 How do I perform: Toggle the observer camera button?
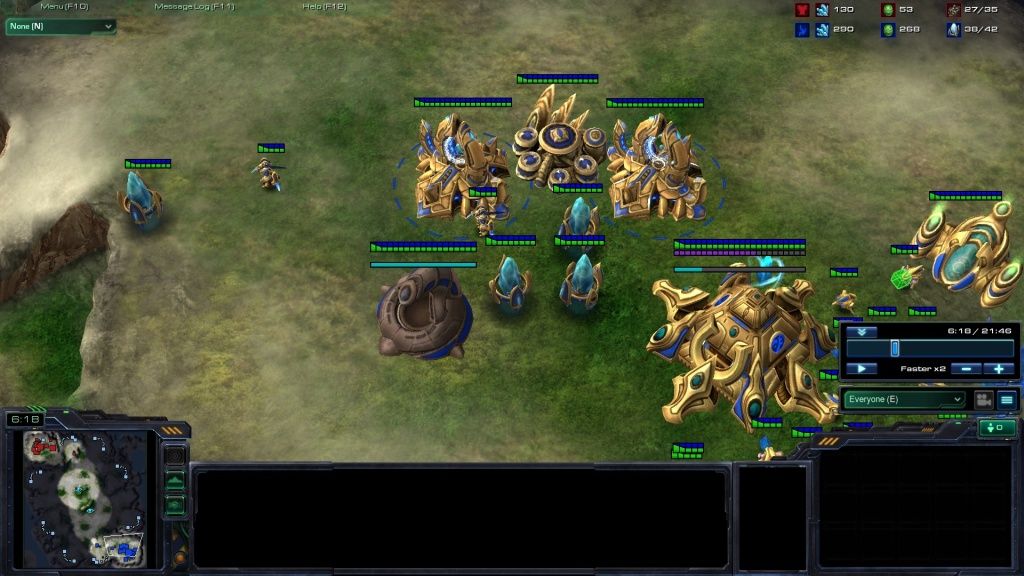point(983,400)
